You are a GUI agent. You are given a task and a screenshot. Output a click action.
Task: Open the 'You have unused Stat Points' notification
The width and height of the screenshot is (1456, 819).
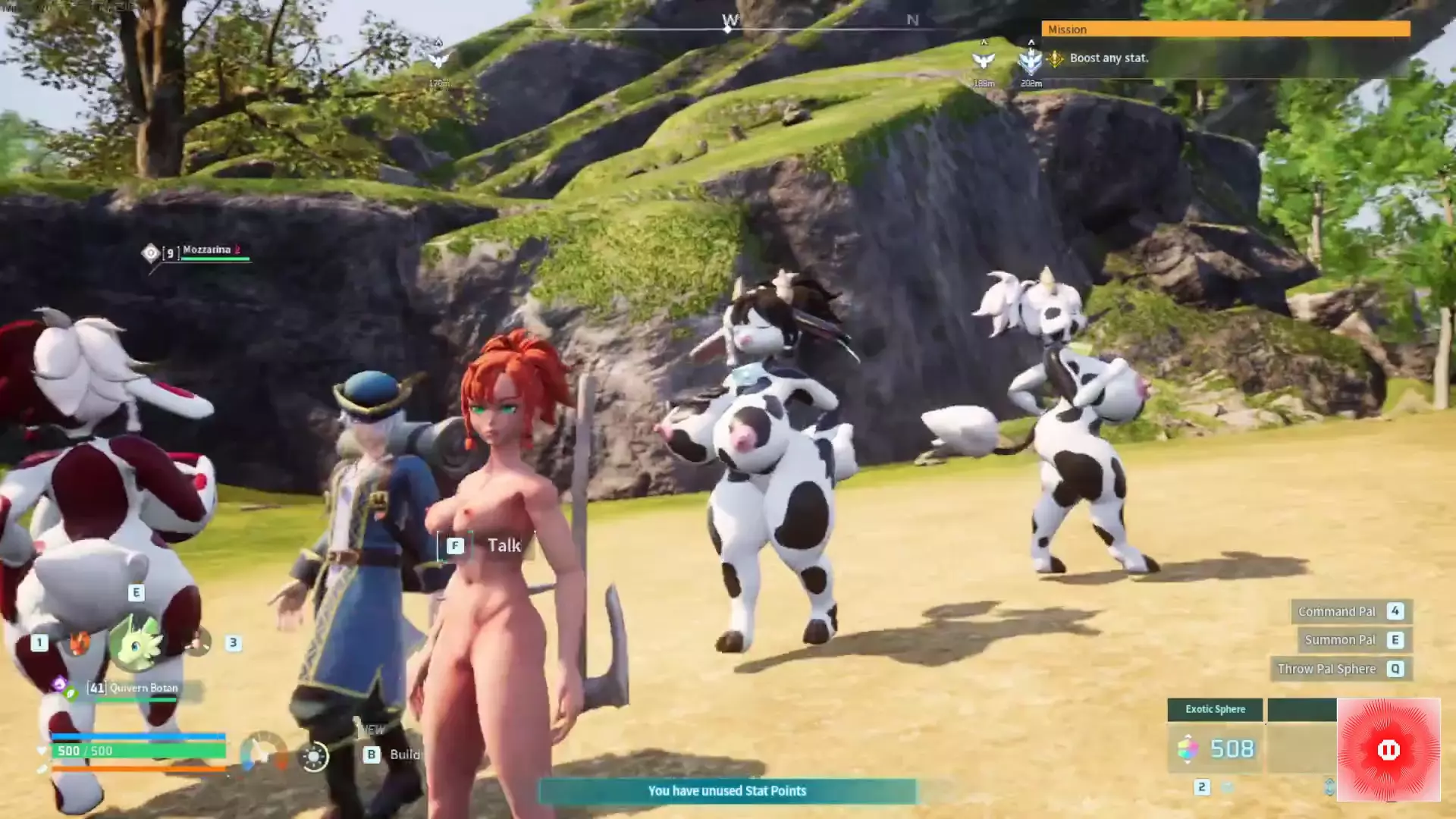pos(726,791)
